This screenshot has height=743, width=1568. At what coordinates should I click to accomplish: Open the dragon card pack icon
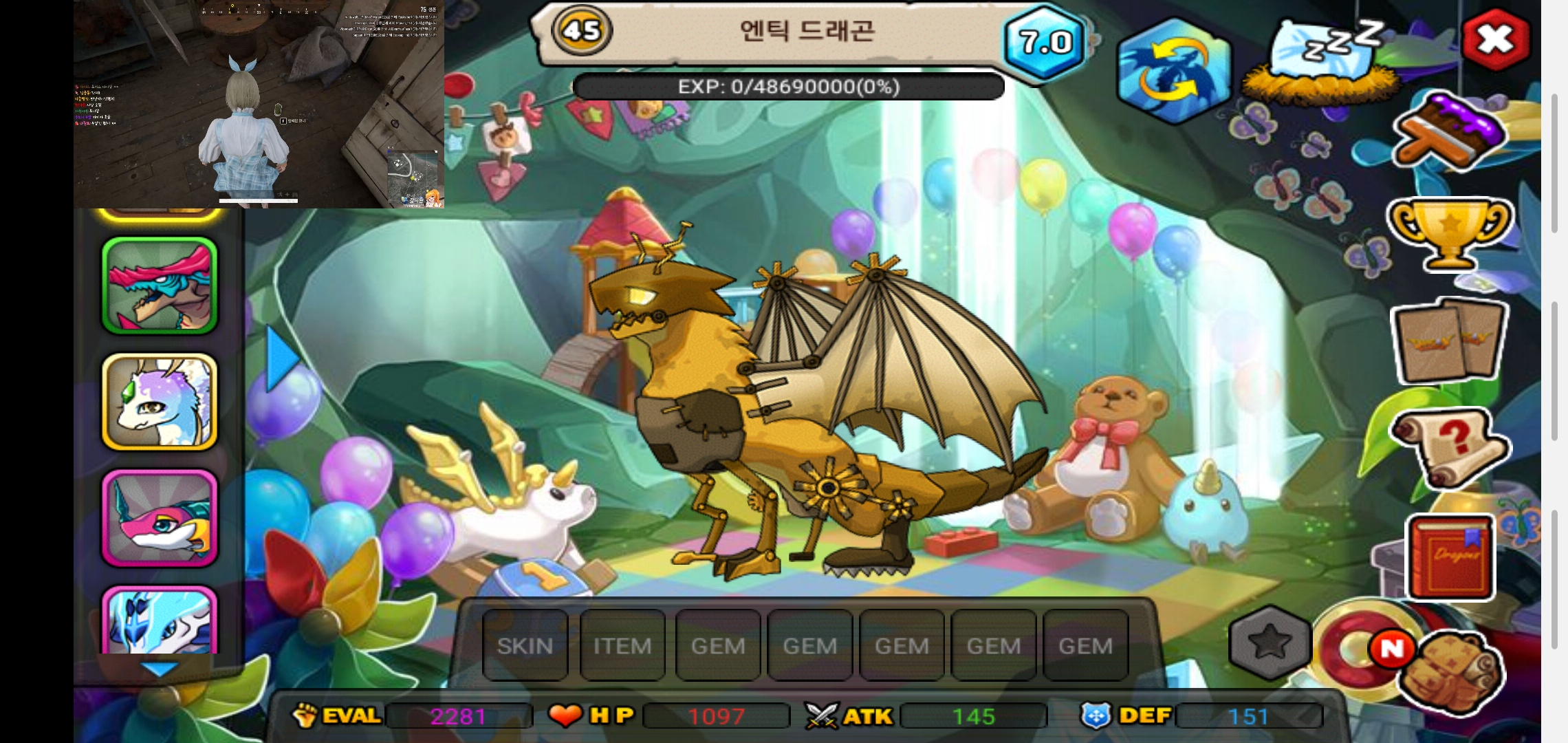click(1450, 341)
